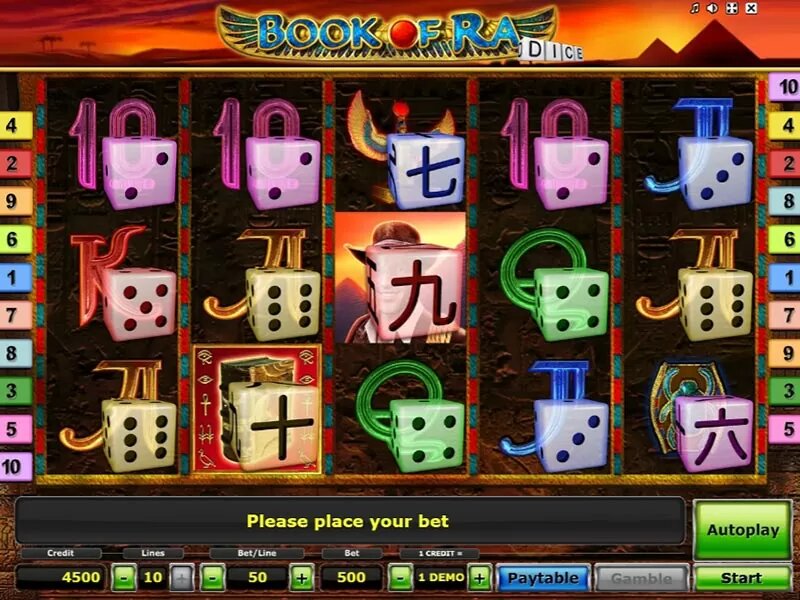Increase the 1 Credit demo value
The width and height of the screenshot is (800, 600).
click(480, 578)
